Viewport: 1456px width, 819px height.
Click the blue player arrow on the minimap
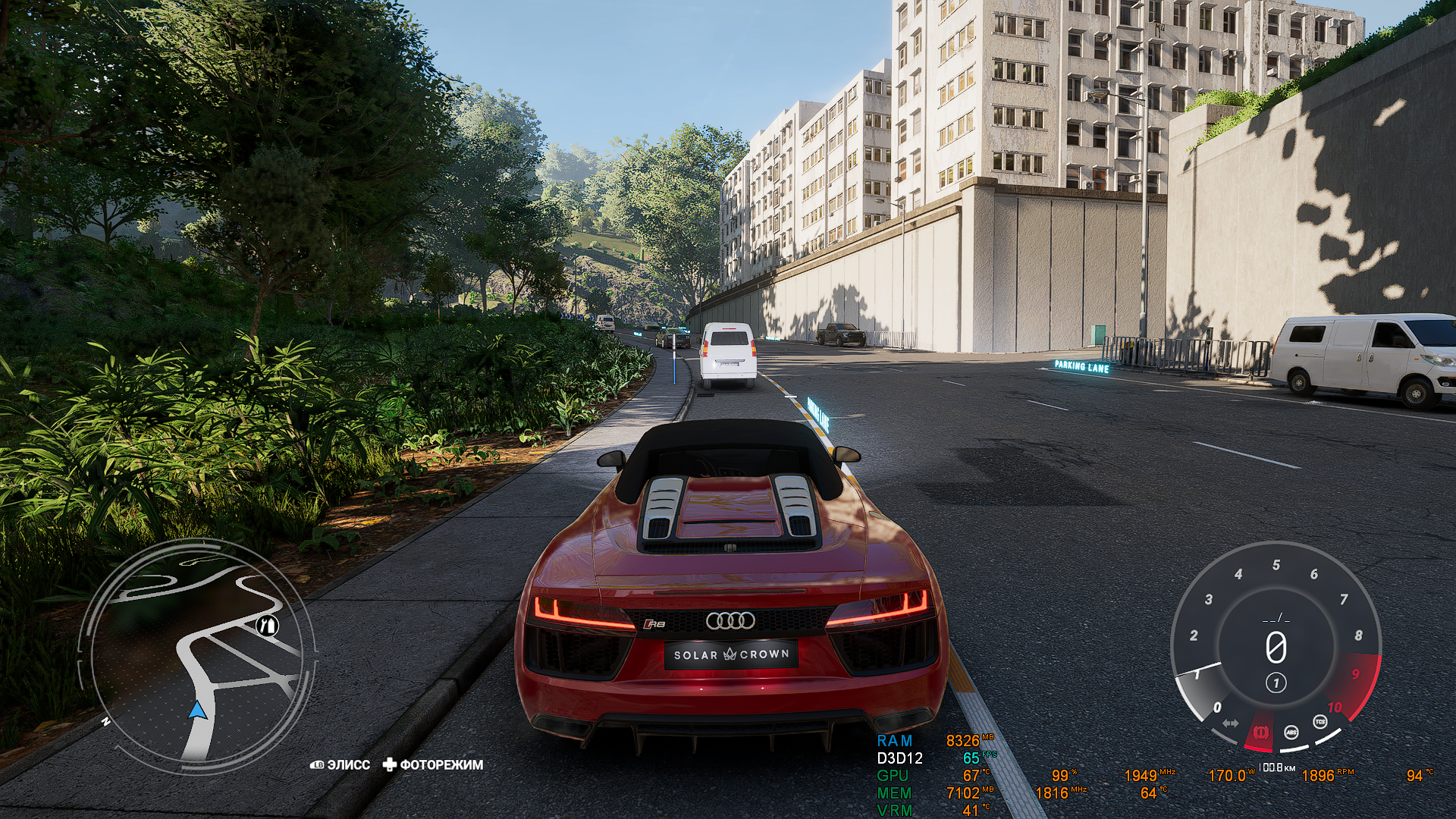(x=196, y=711)
